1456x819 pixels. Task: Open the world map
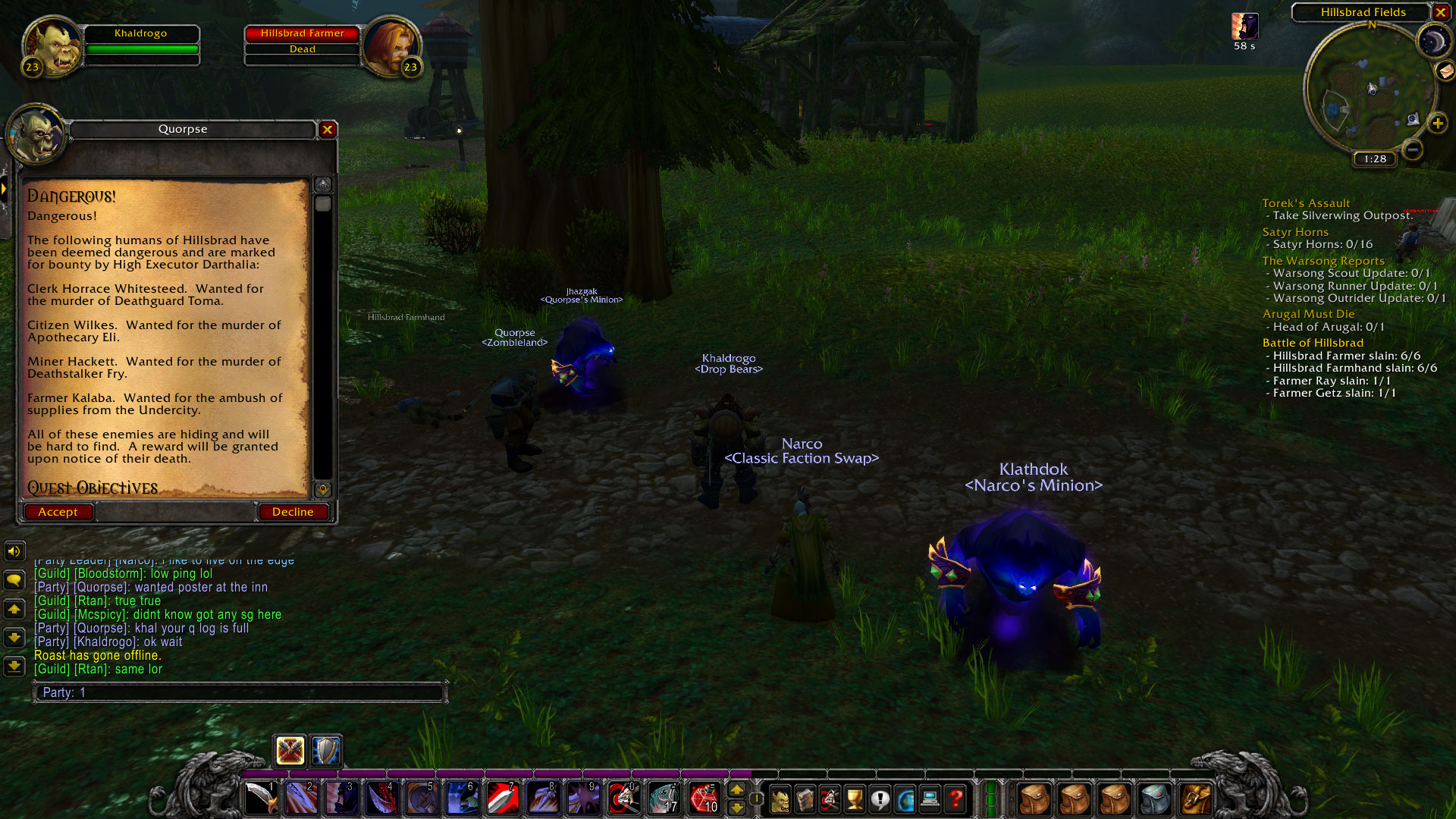[x=904, y=798]
